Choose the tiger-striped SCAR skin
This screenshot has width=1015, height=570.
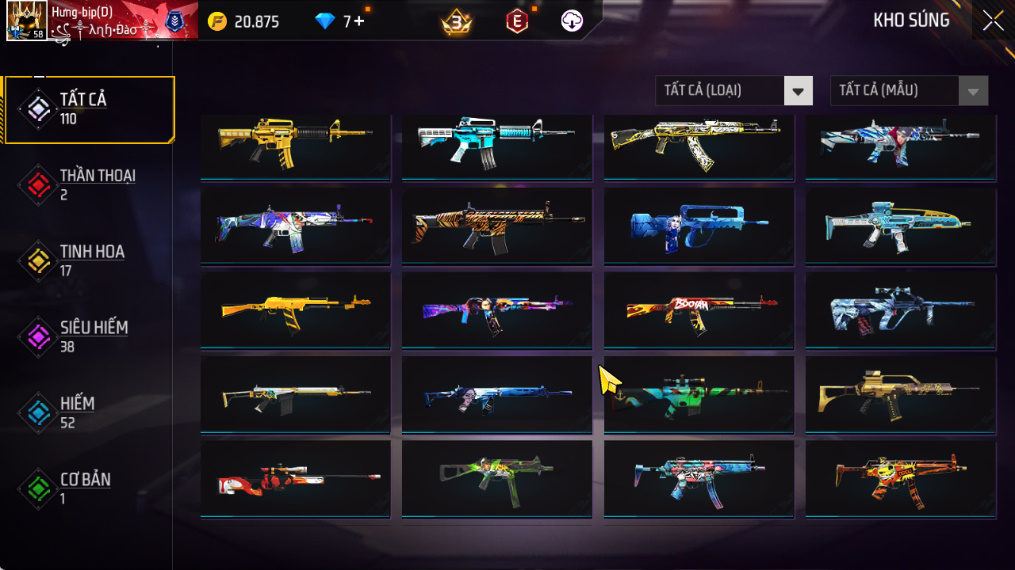496,226
